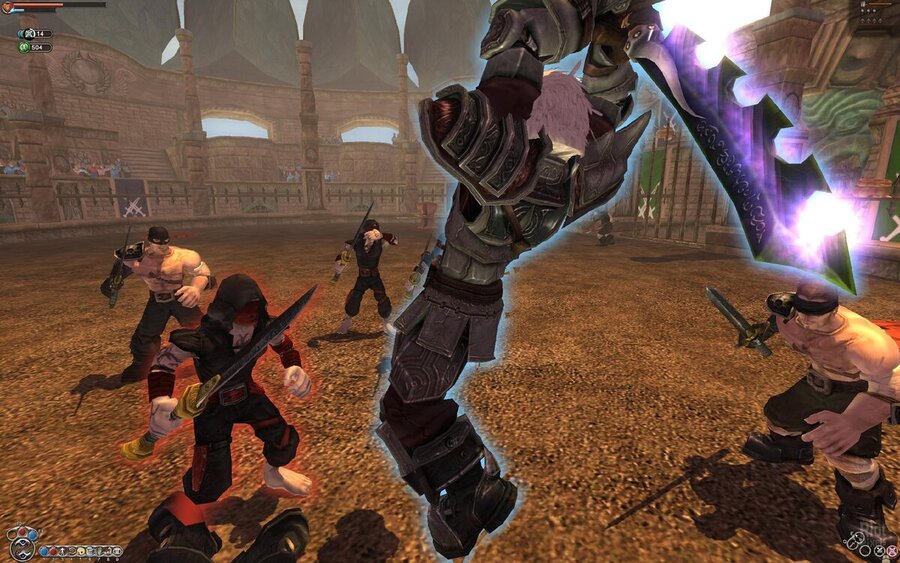Select the red orb above the arrow wheel
This screenshot has width=900, height=563.
pyautogui.click(x=22, y=532)
